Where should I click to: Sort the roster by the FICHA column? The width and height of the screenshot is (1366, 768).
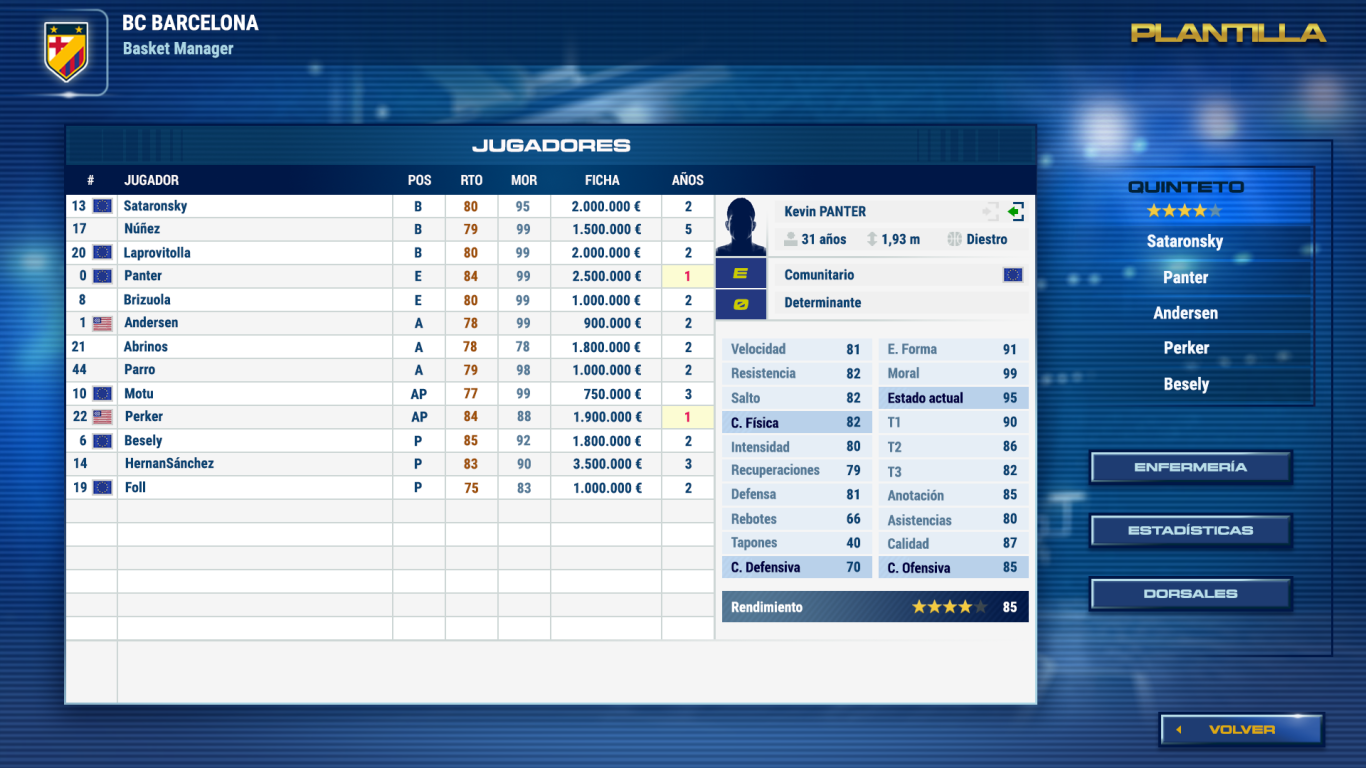(x=602, y=181)
